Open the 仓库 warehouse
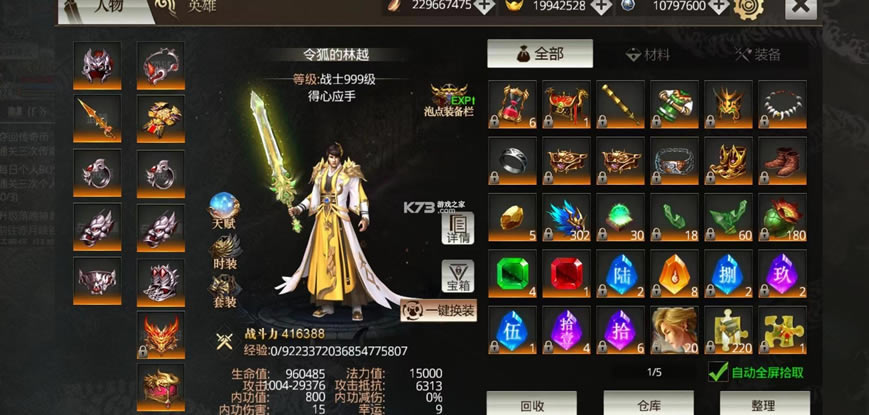The height and width of the screenshot is (415, 869). 648,405
